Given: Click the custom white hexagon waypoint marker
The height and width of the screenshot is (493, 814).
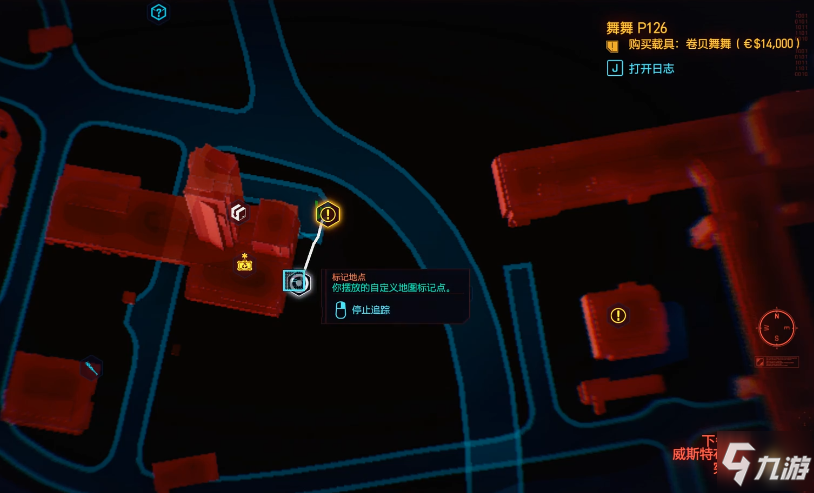Looking at the screenshot, I should tap(297, 283).
